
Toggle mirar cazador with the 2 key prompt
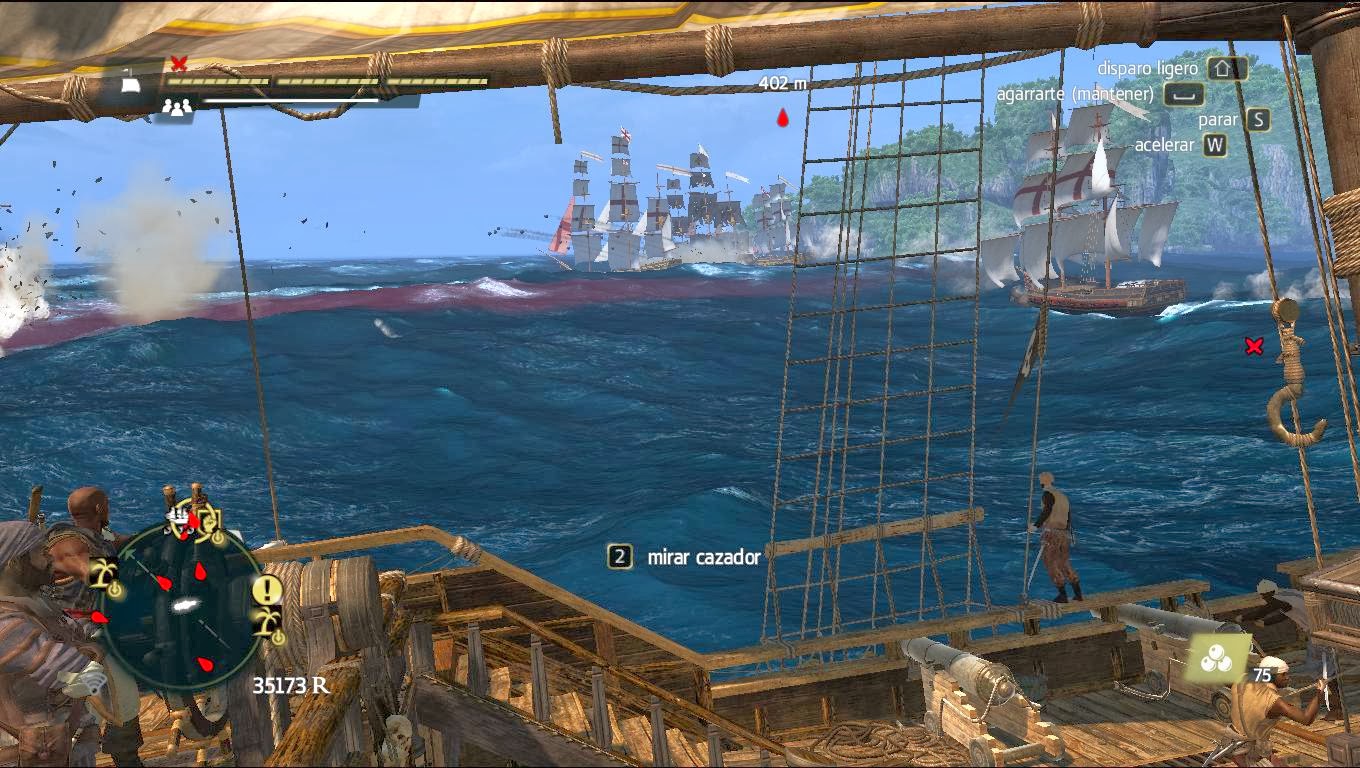621,558
